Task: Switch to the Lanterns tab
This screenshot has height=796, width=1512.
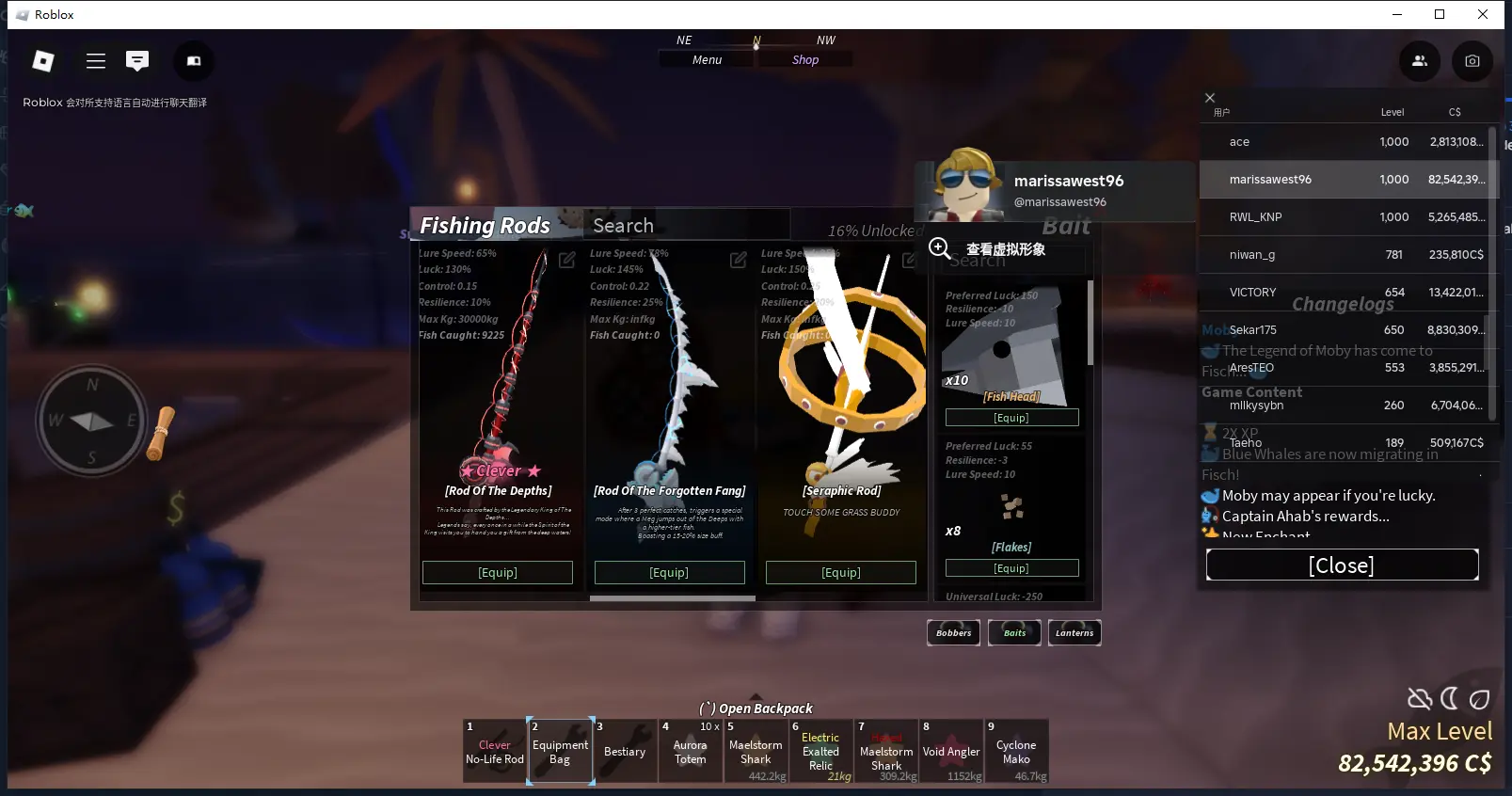Action: point(1074,632)
